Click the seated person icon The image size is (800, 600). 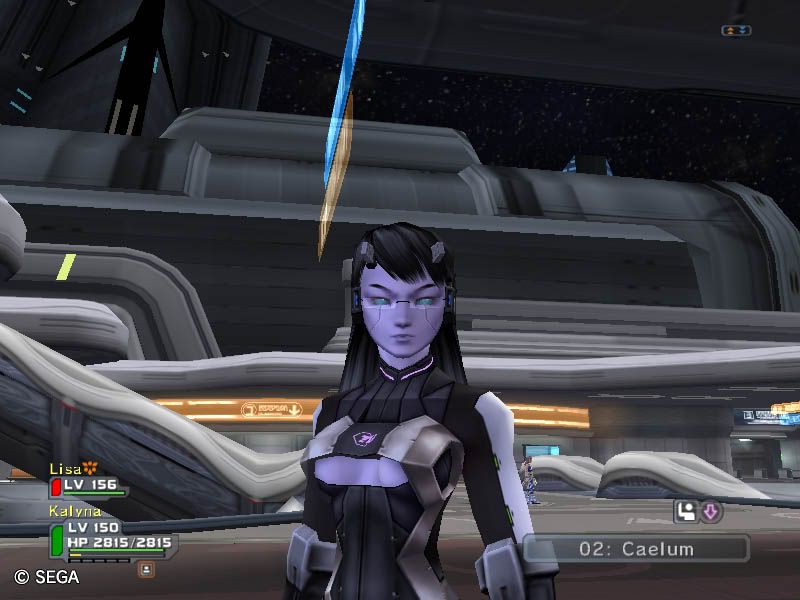(x=686, y=512)
